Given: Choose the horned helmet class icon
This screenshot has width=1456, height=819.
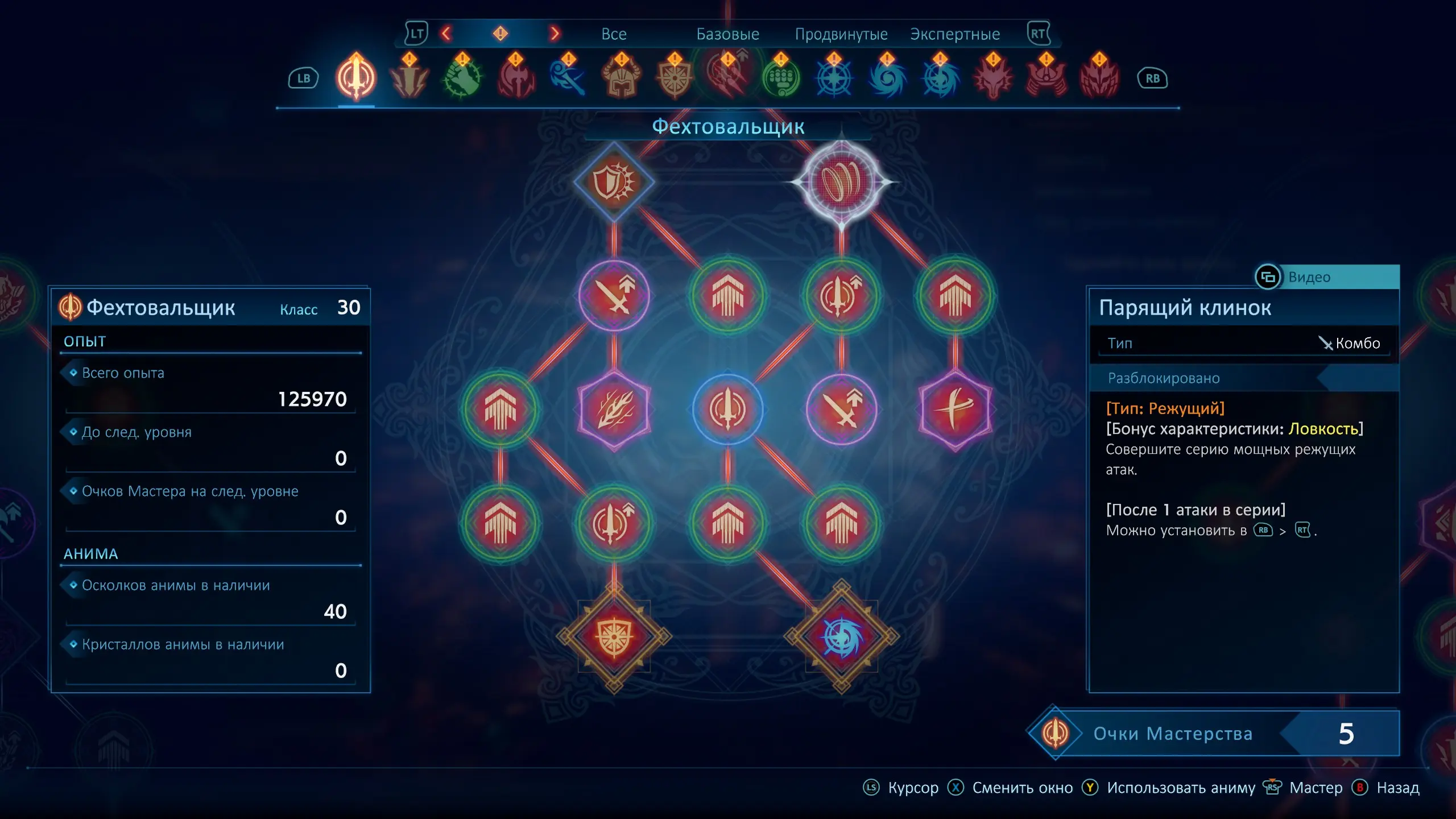Looking at the screenshot, I should point(622,78).
